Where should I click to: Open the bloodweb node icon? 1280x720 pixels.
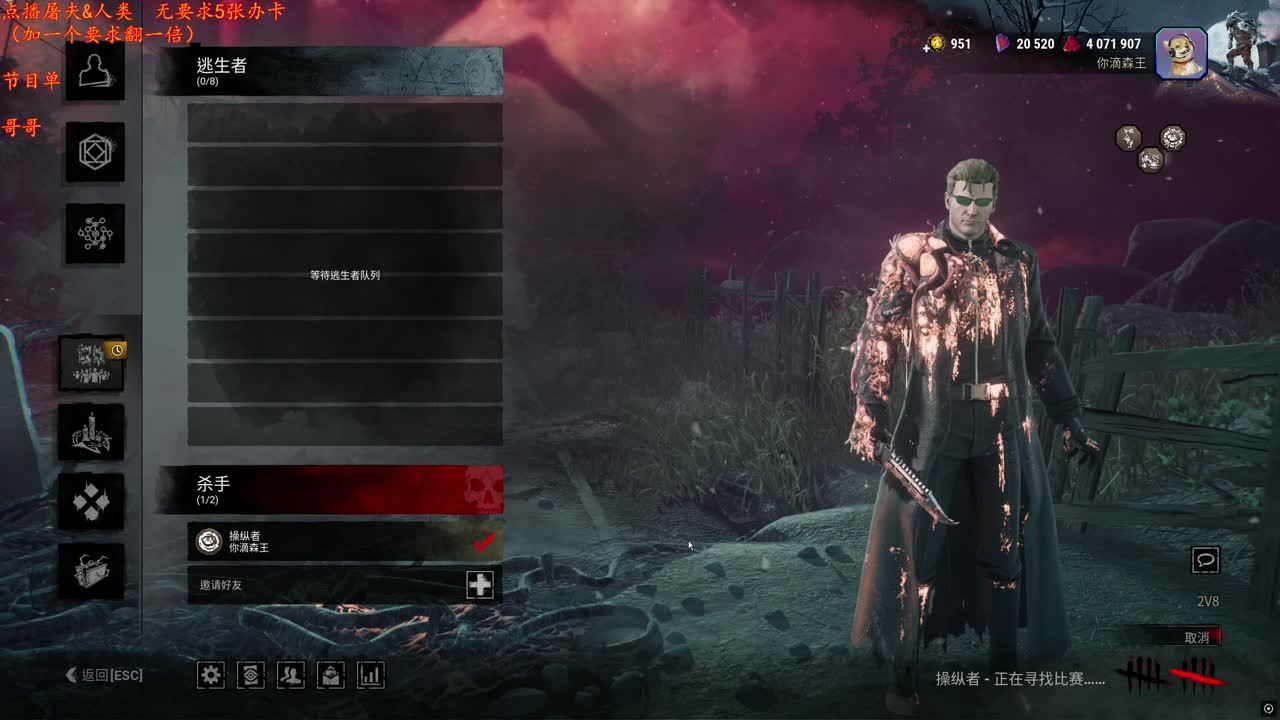(95, 233)
